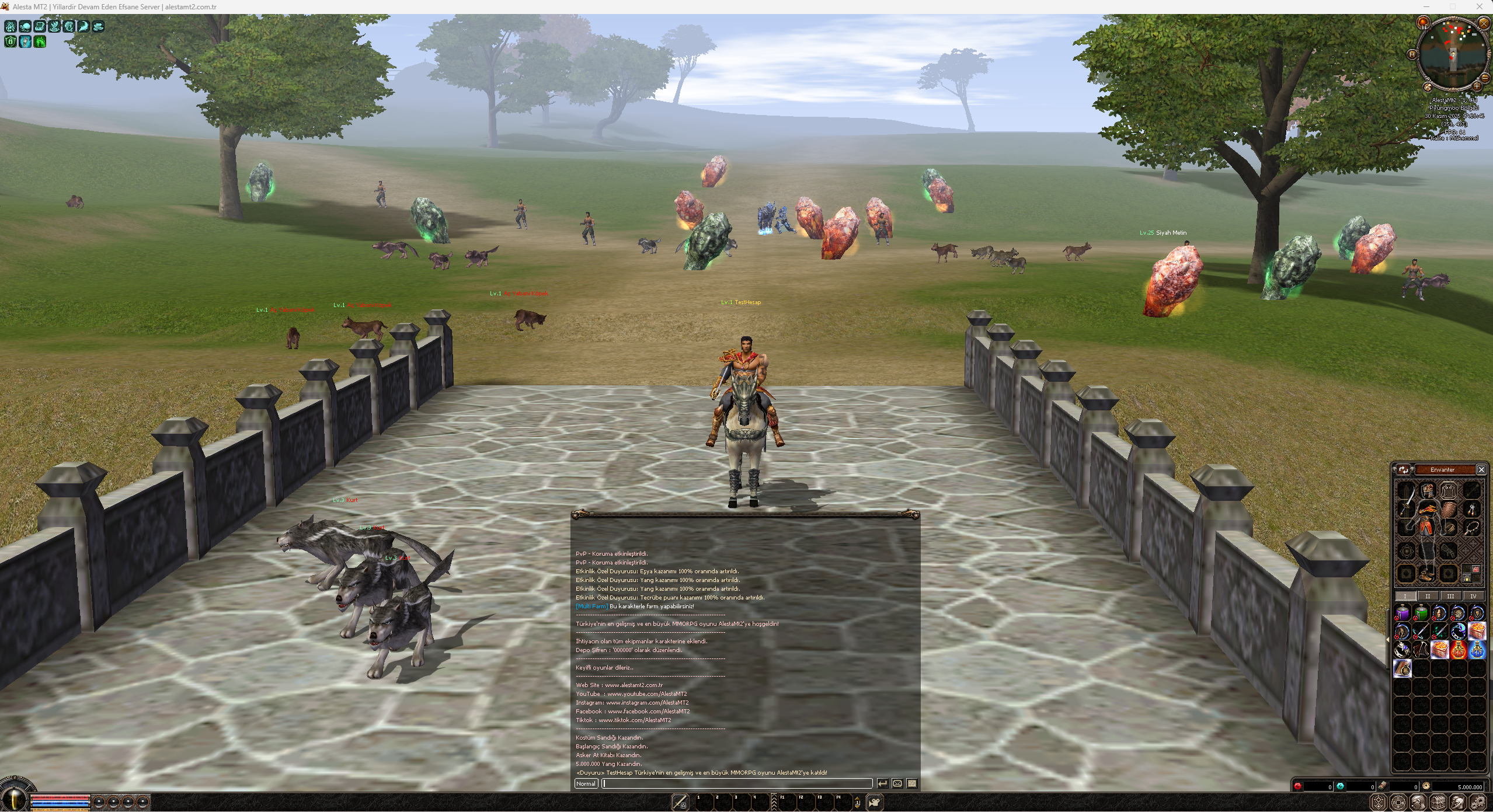Change the Normal chat mode button
The width and height of the screenshot is (1493, 812).
[586, 783]
